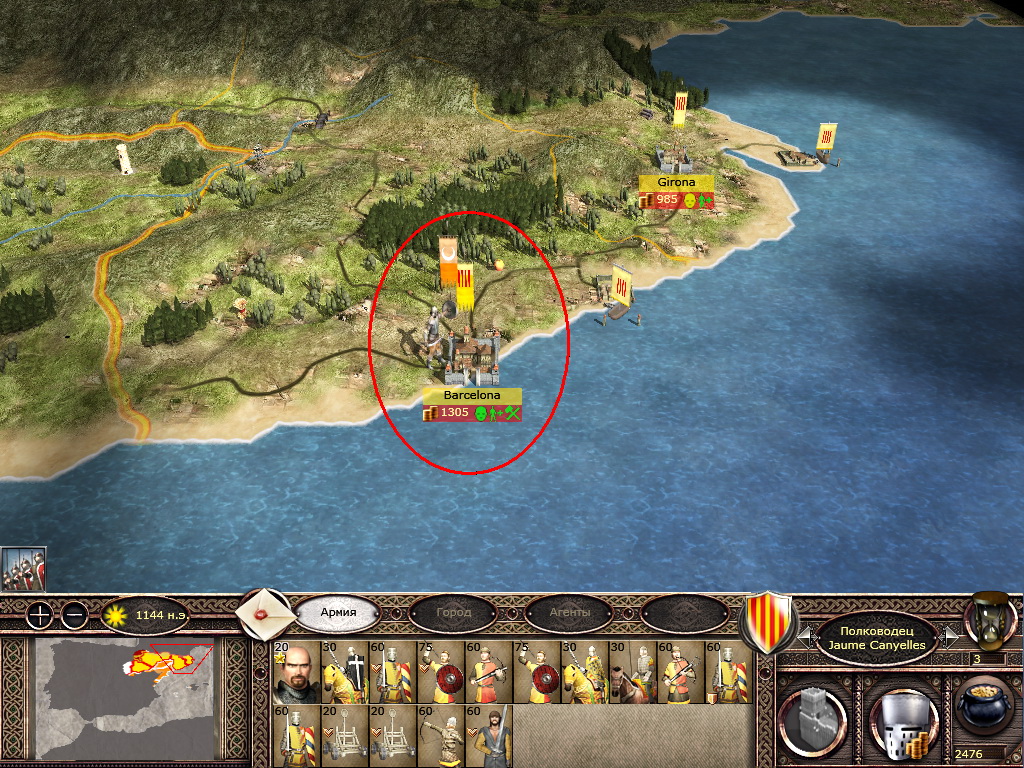Select the Girona settlement label

point(677,183)
